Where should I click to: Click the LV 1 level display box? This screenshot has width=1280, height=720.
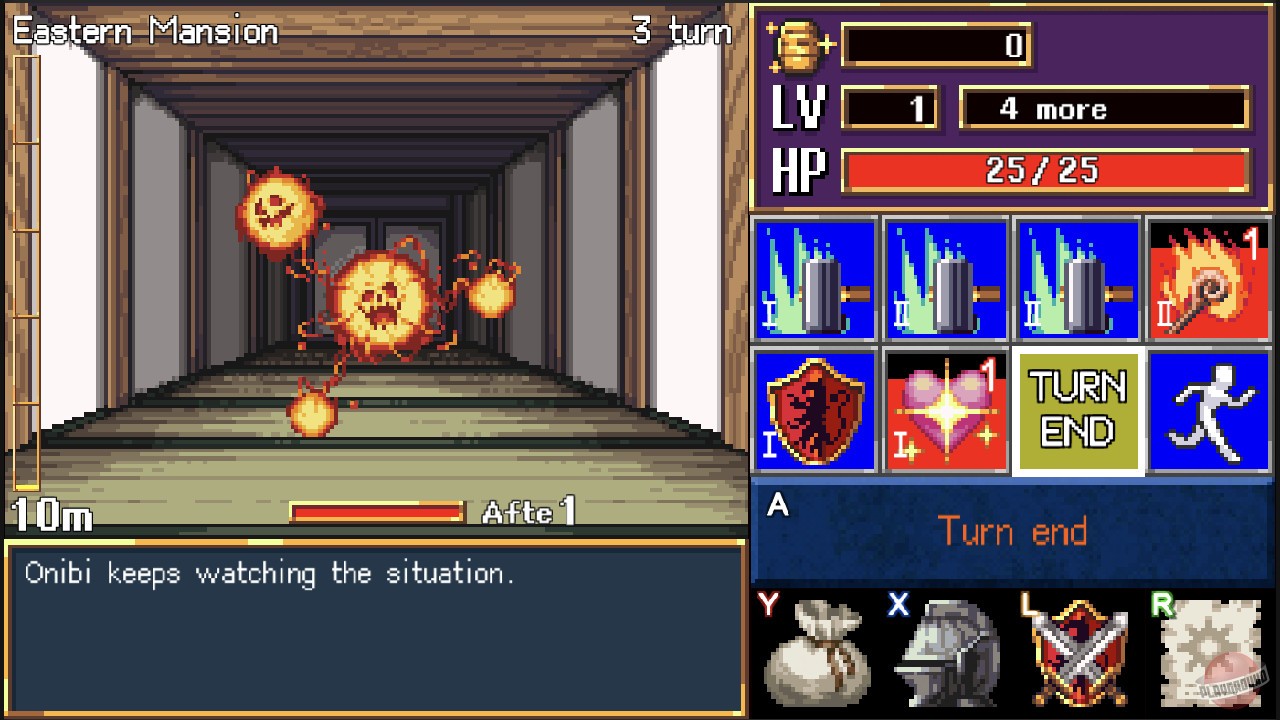890,108
